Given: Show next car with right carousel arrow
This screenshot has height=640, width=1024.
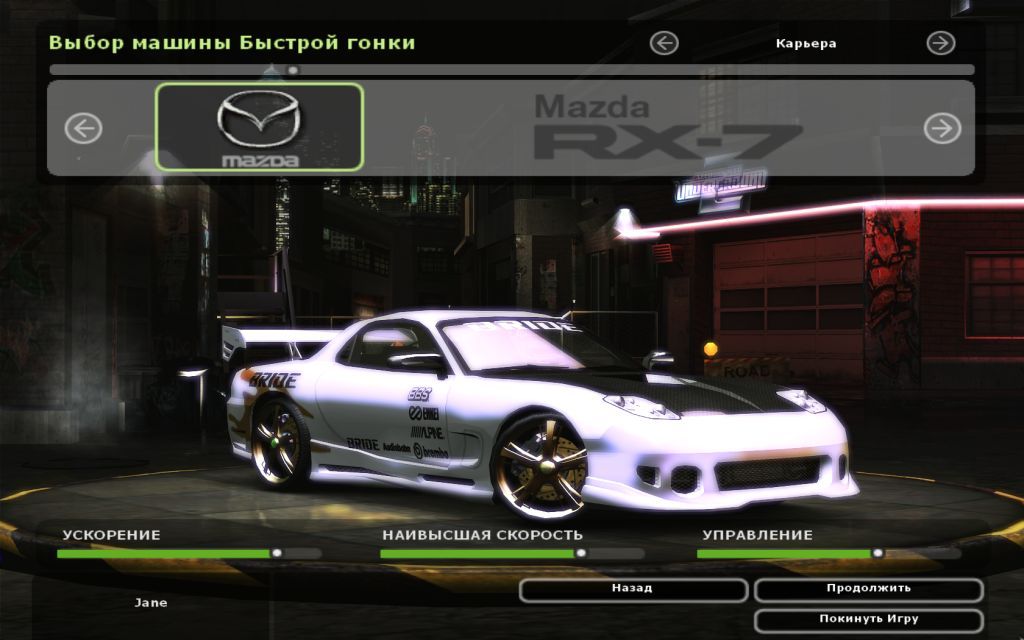Looking at the screenshot, I should click(941, 128).
